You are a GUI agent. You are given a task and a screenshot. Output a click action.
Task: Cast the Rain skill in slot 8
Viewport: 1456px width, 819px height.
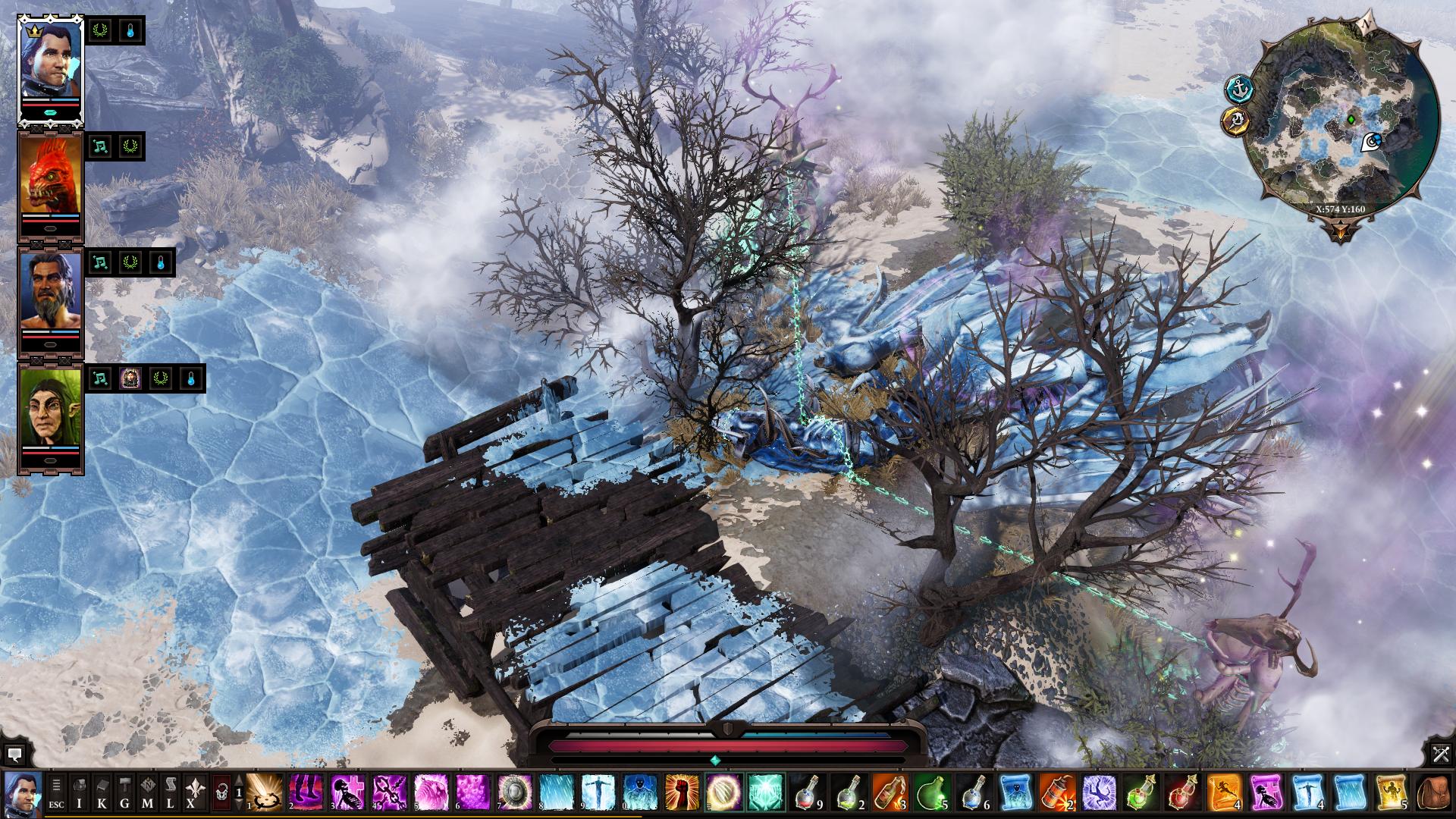click(x=557, y=792)
